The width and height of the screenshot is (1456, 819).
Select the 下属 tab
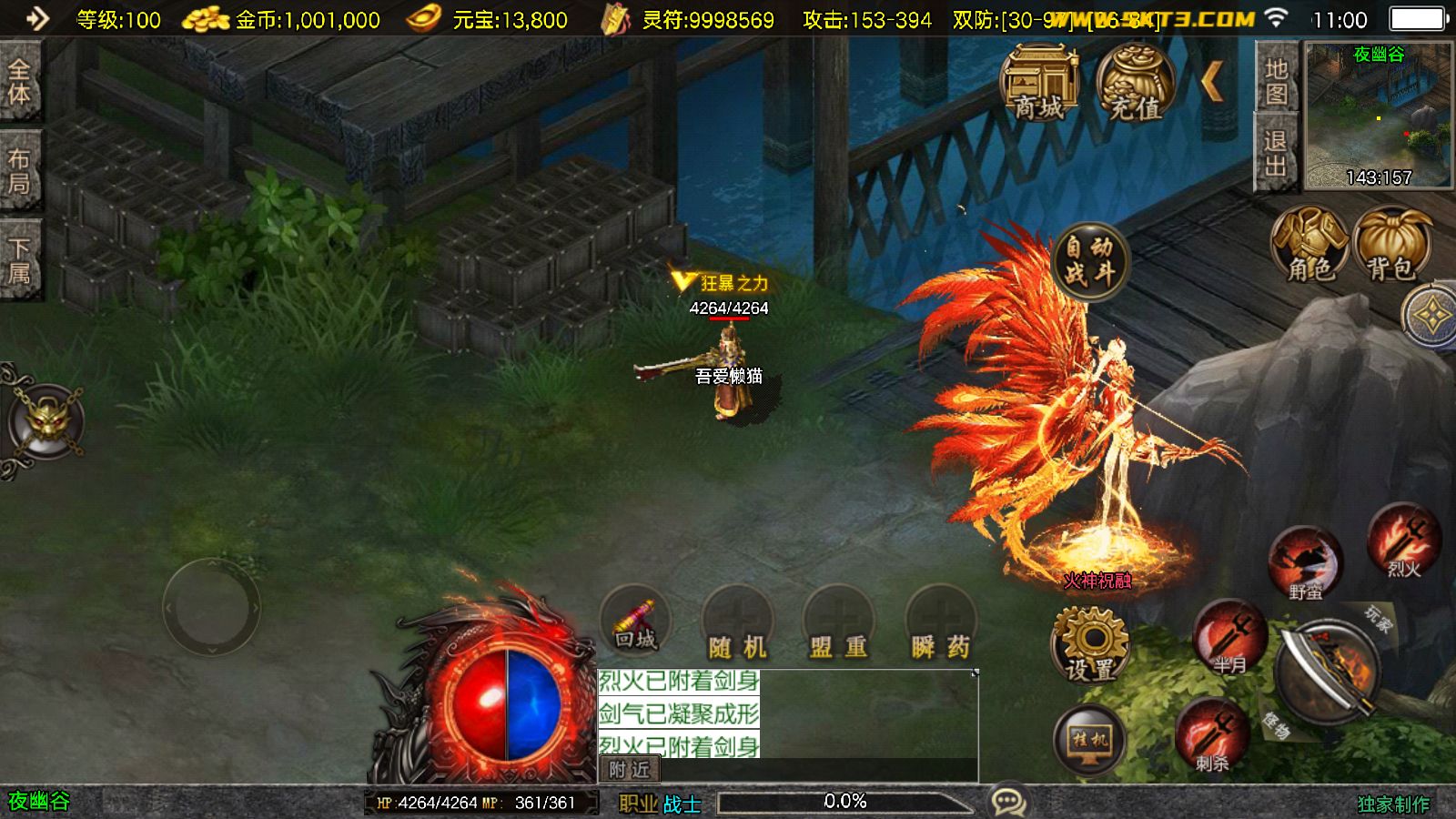tap(19, 261)
